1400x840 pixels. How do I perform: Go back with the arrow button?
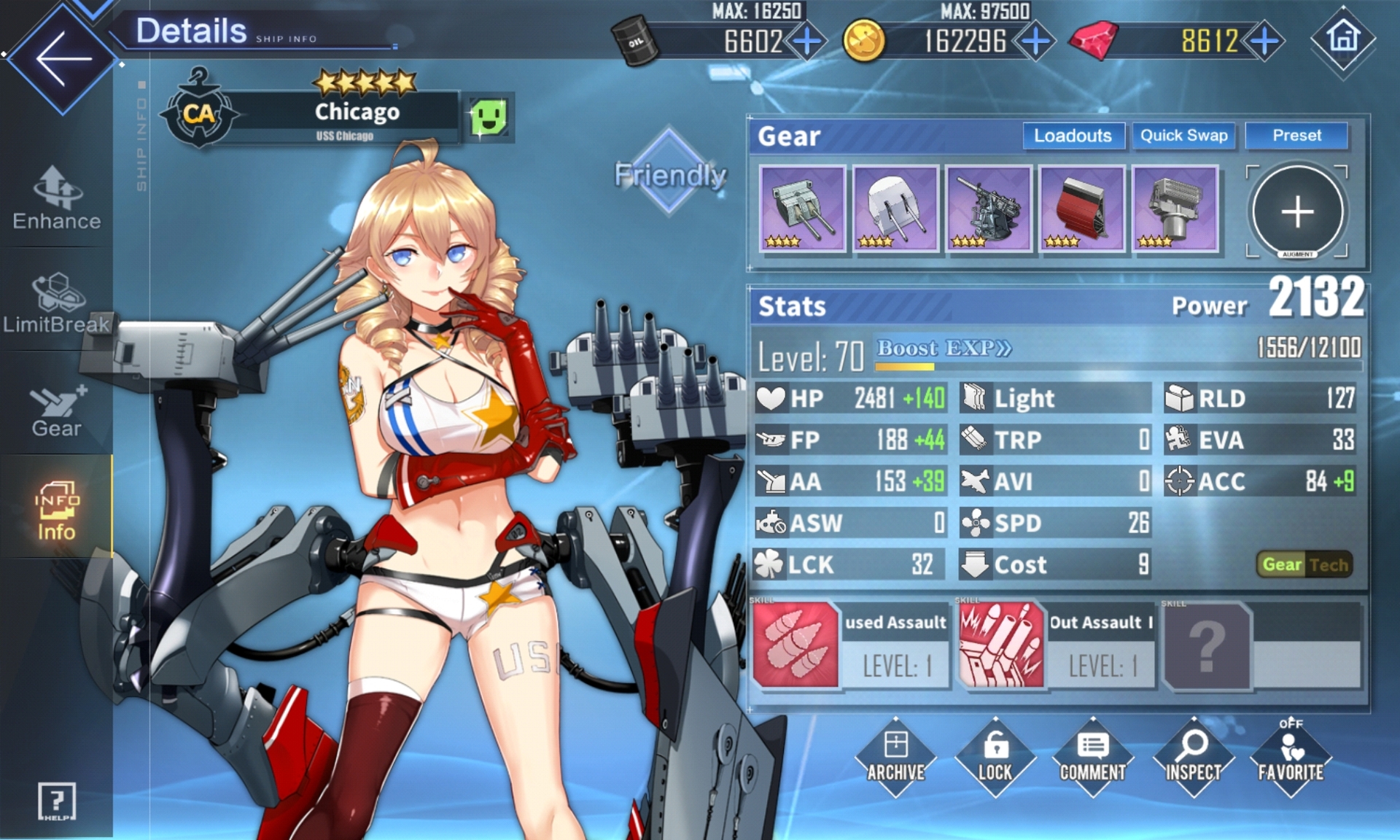63,58
